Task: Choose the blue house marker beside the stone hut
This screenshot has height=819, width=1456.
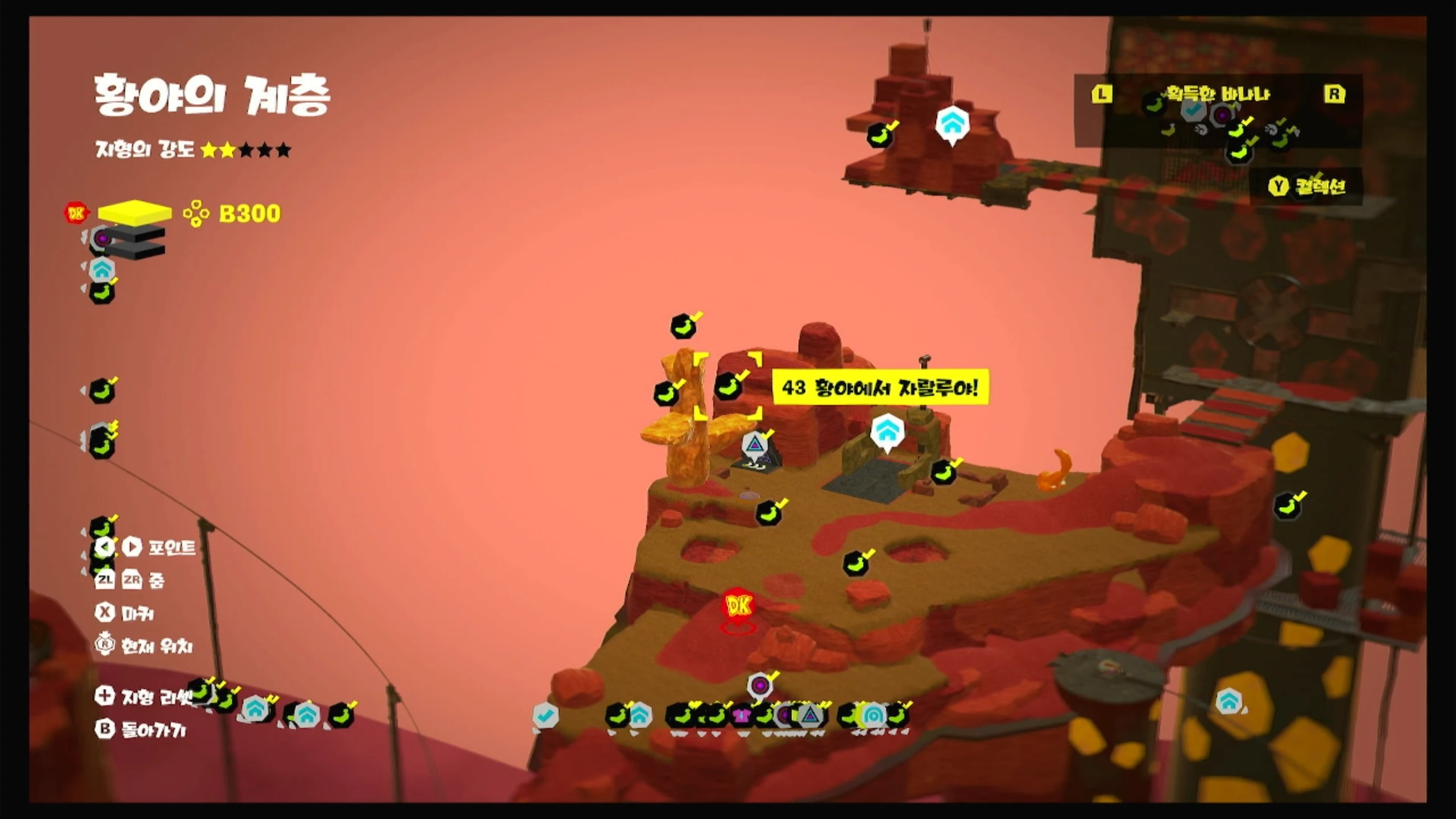Action: 887,432
